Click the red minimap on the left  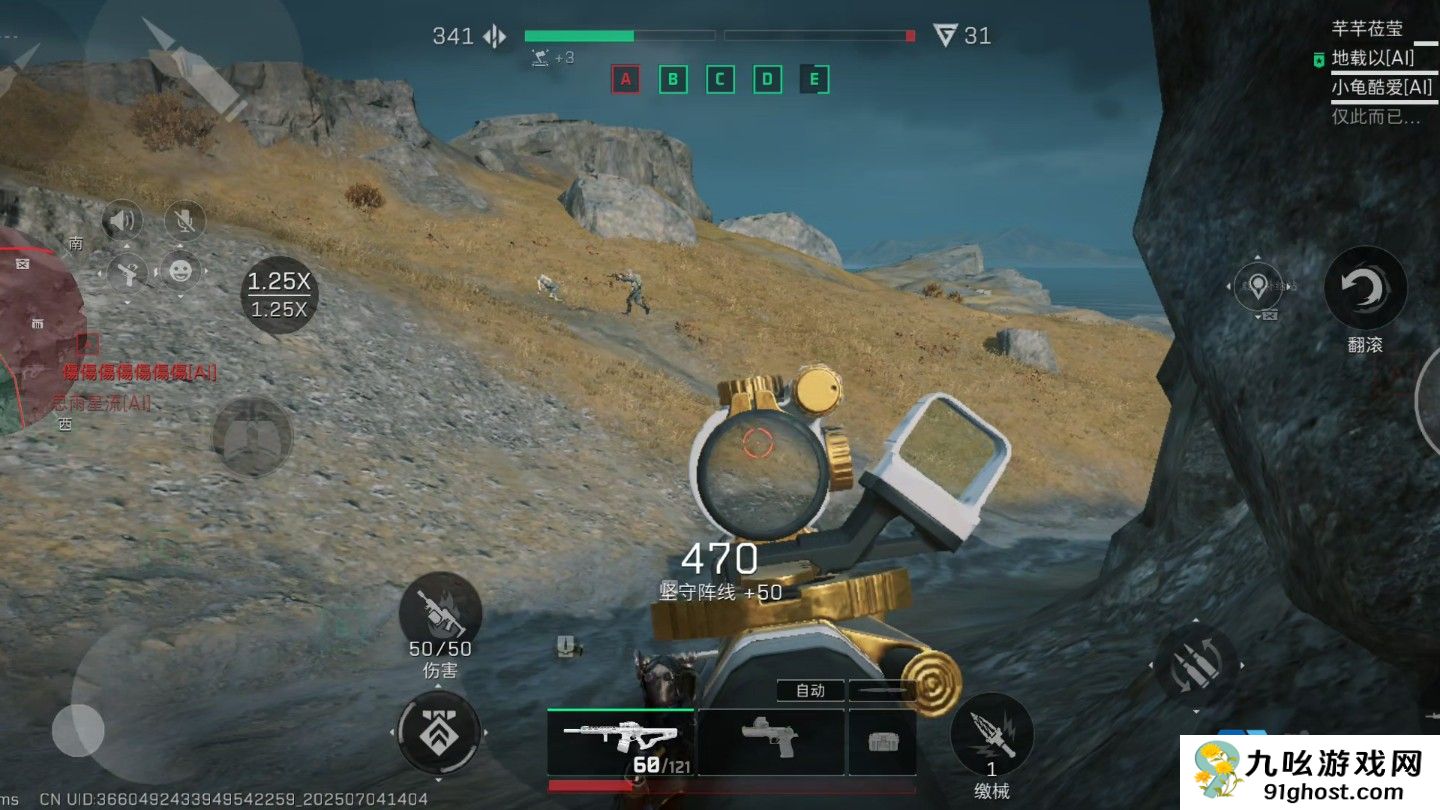40,330
